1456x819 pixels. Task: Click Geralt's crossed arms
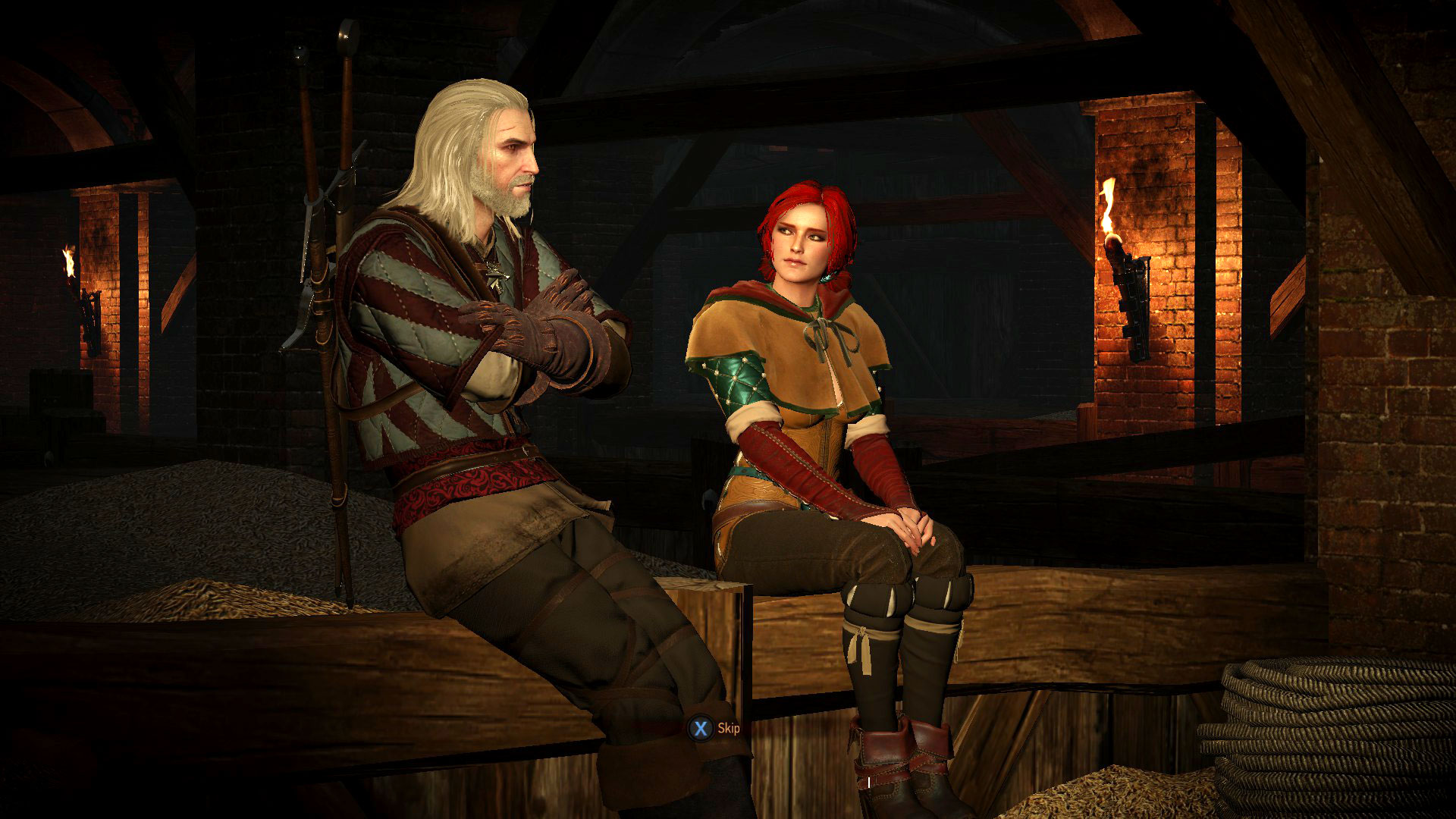[523, 326]
